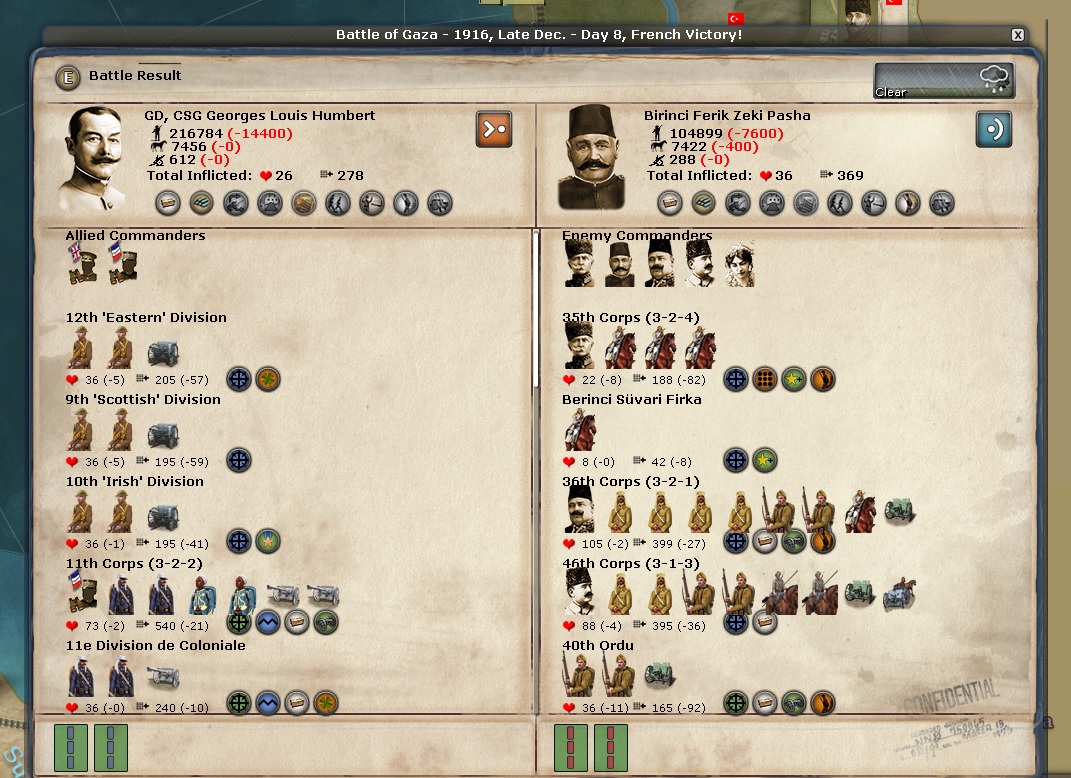Viewport: 1071px width, 778px height.
Task: Close the Battle of Gaza result window
Action: 1017,35
